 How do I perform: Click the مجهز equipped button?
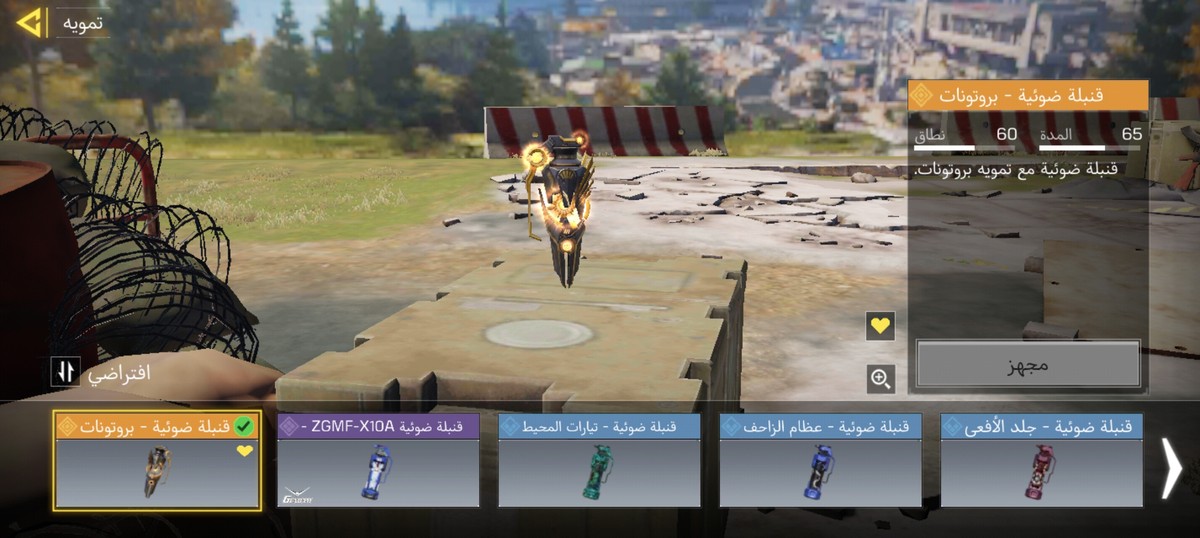tap(1028, 364)
